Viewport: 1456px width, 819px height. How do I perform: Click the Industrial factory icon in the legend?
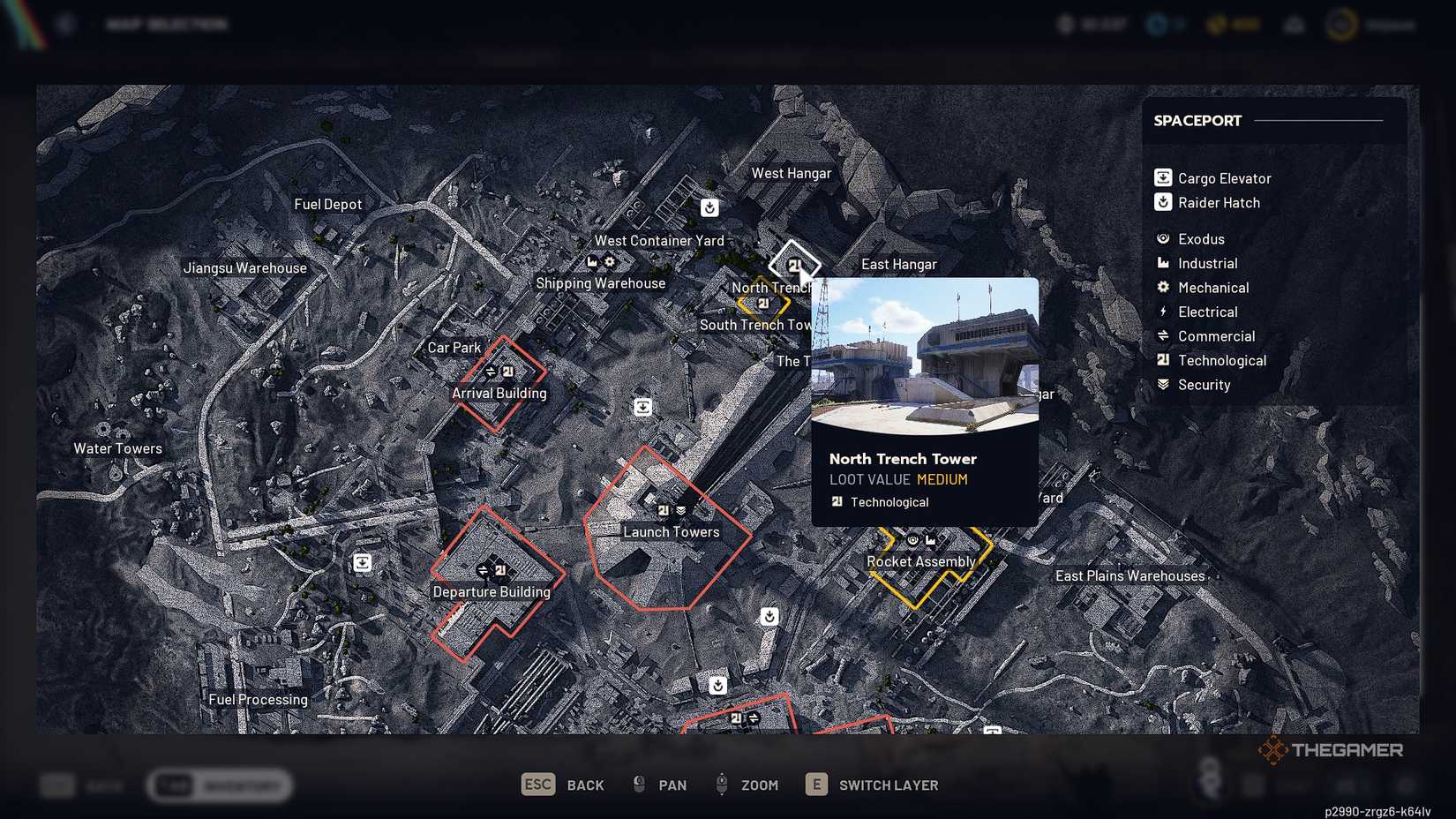tap(1163, 263)
